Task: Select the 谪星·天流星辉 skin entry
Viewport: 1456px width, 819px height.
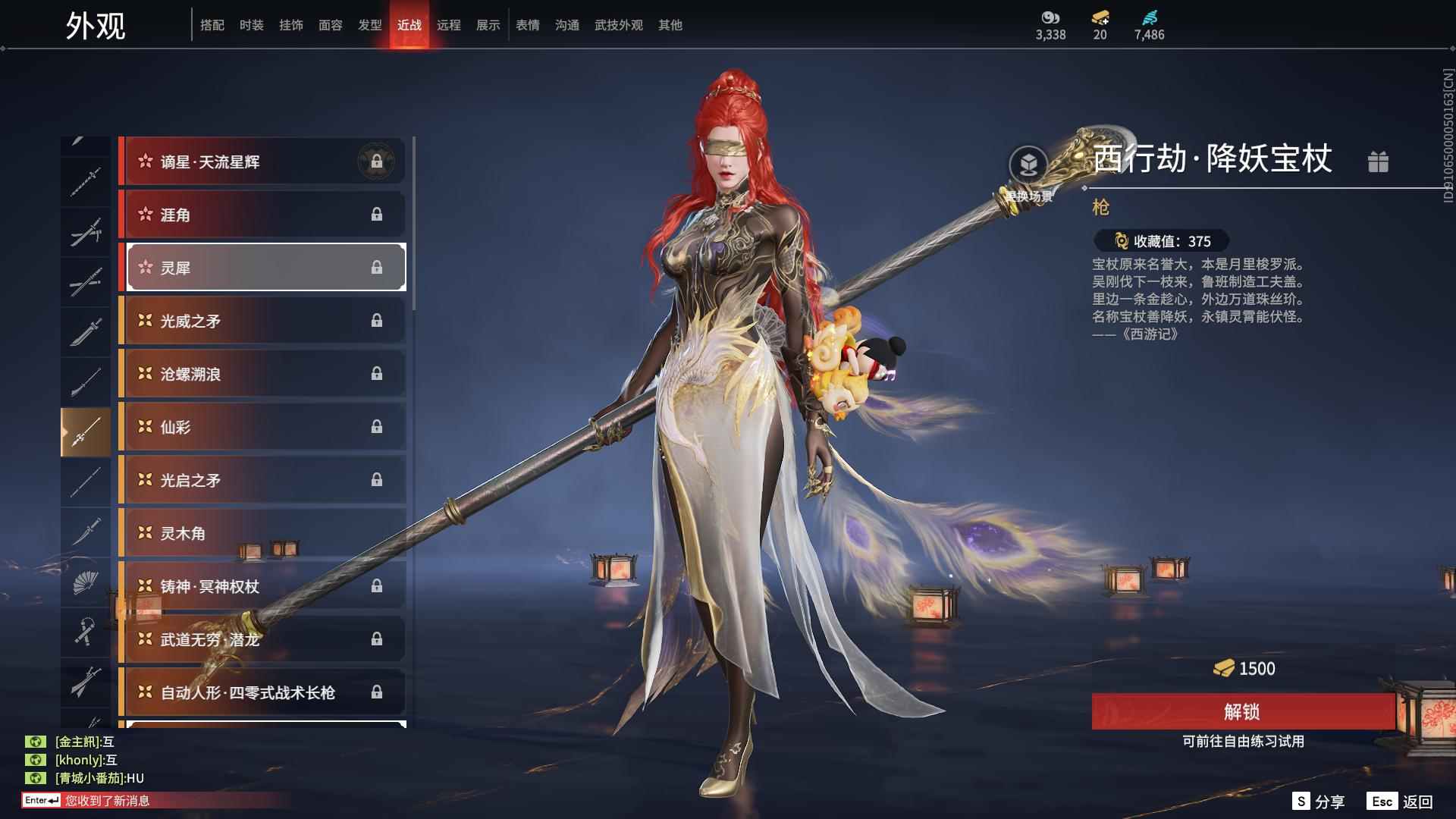Action: pos(262,161)
